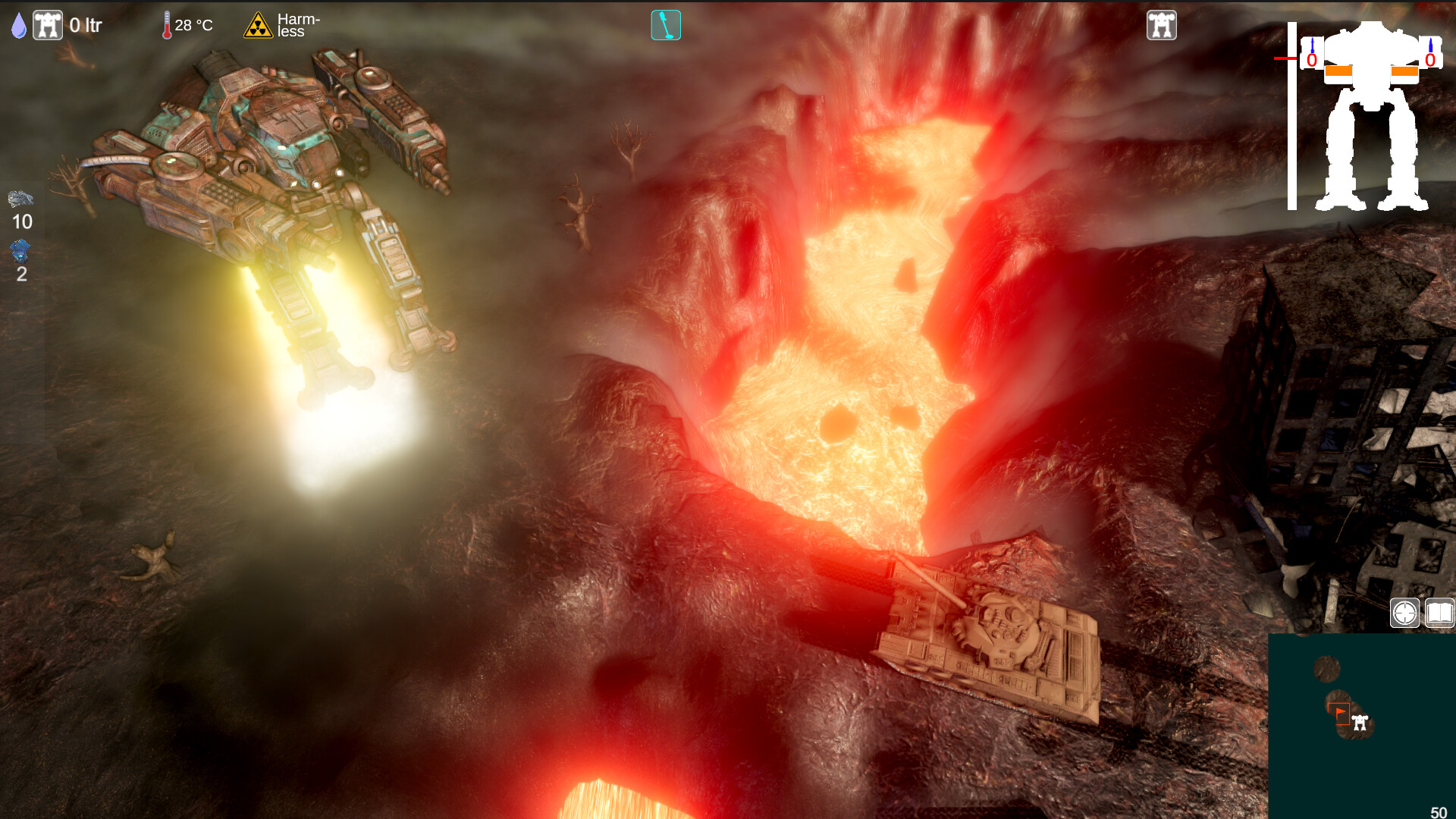Toggle the highlighted weapon slot selection

666,24
